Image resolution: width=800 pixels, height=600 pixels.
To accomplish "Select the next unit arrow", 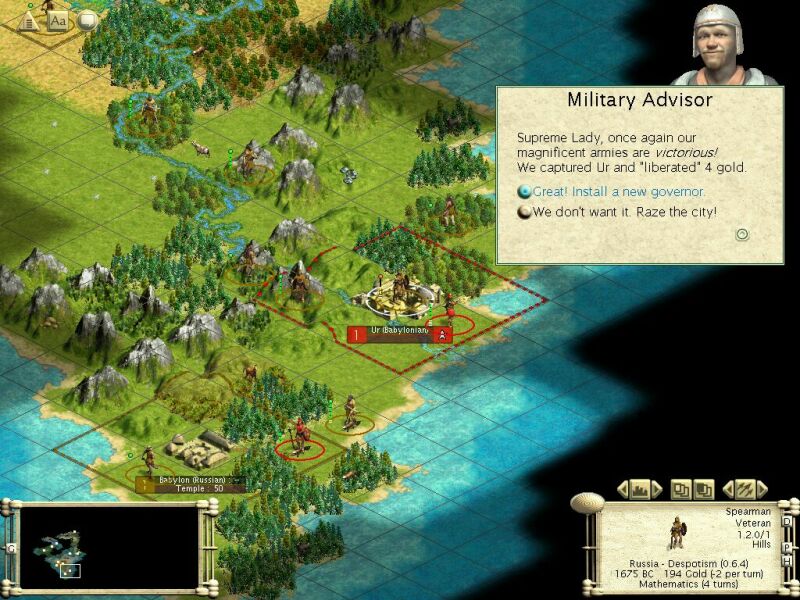I will pyautogui.click(x=761, y=489).
